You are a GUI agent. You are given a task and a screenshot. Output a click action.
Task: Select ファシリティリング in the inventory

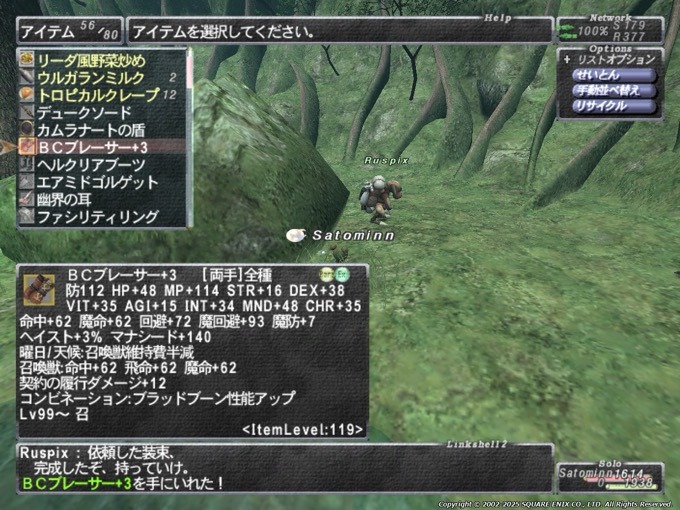click(x=98, y=216)
